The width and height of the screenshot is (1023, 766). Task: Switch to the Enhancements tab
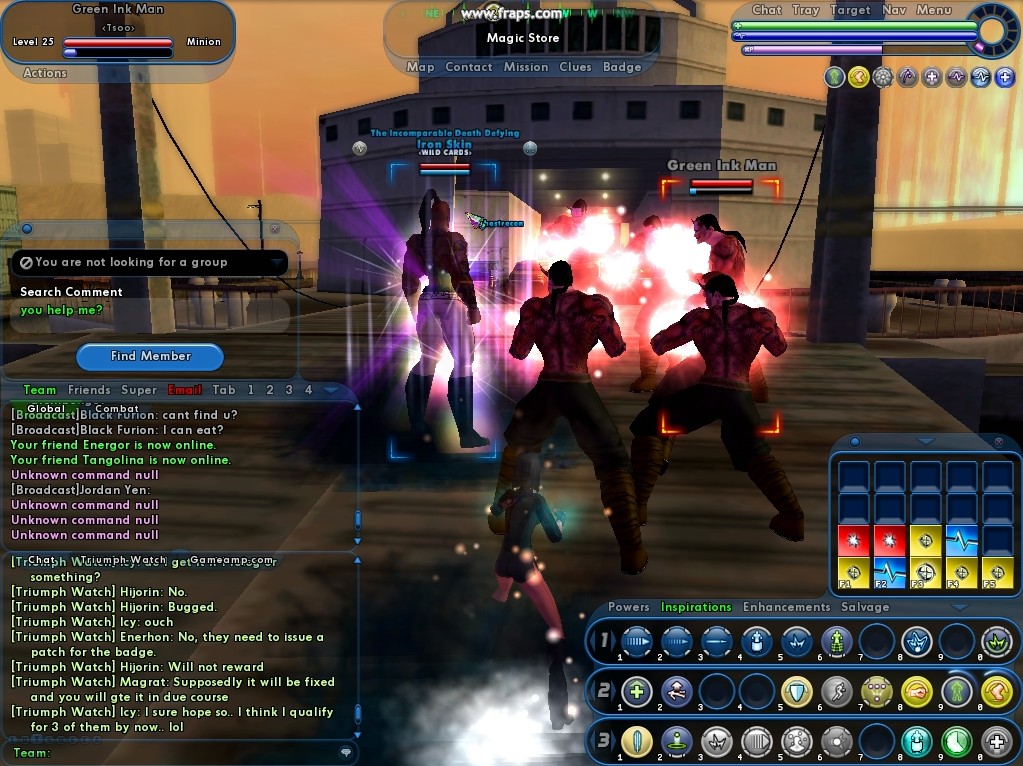[786, 607]
